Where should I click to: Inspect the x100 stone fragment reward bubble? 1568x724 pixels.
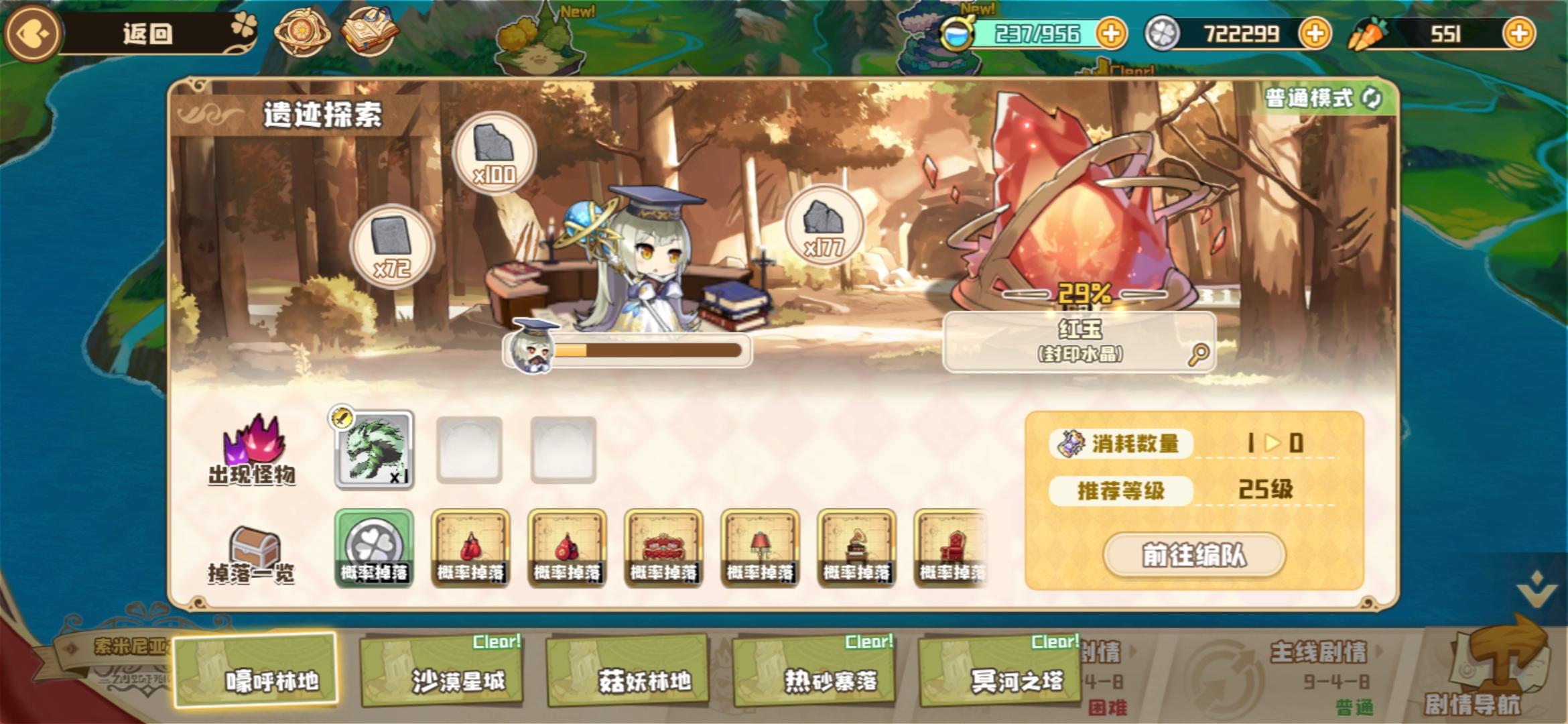[494, 155]
